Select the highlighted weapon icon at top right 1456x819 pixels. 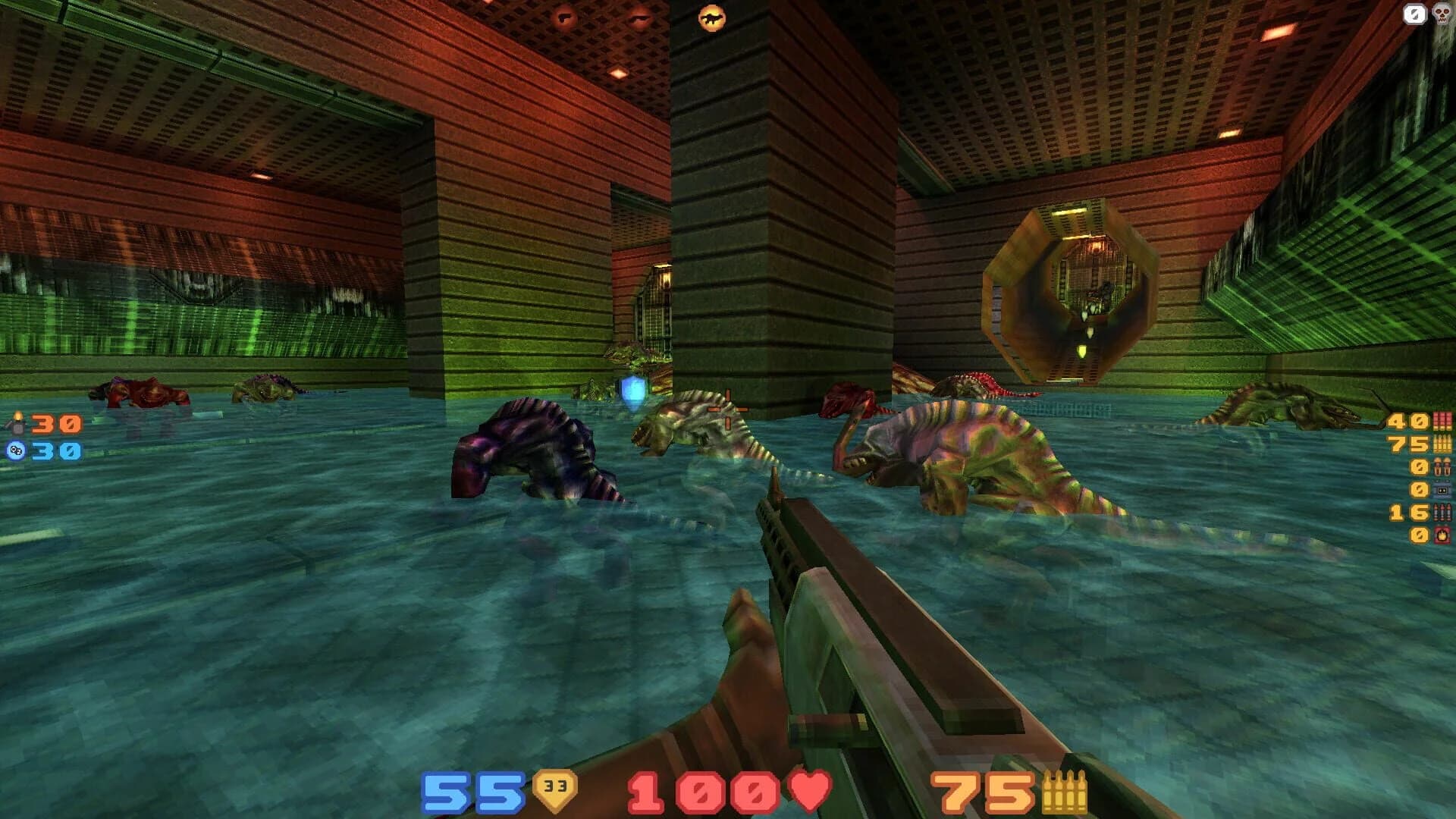click(1414, 13)
